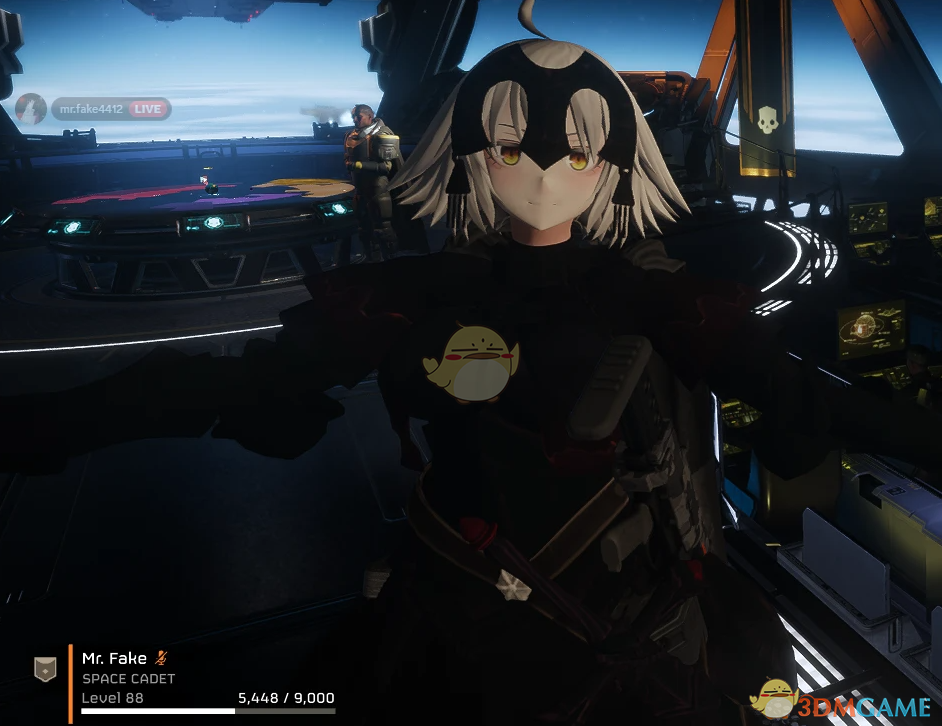Click the streamer avatar beside mr.fake4412
This screenshot has height=726, width=942.
tap(31, 108)
